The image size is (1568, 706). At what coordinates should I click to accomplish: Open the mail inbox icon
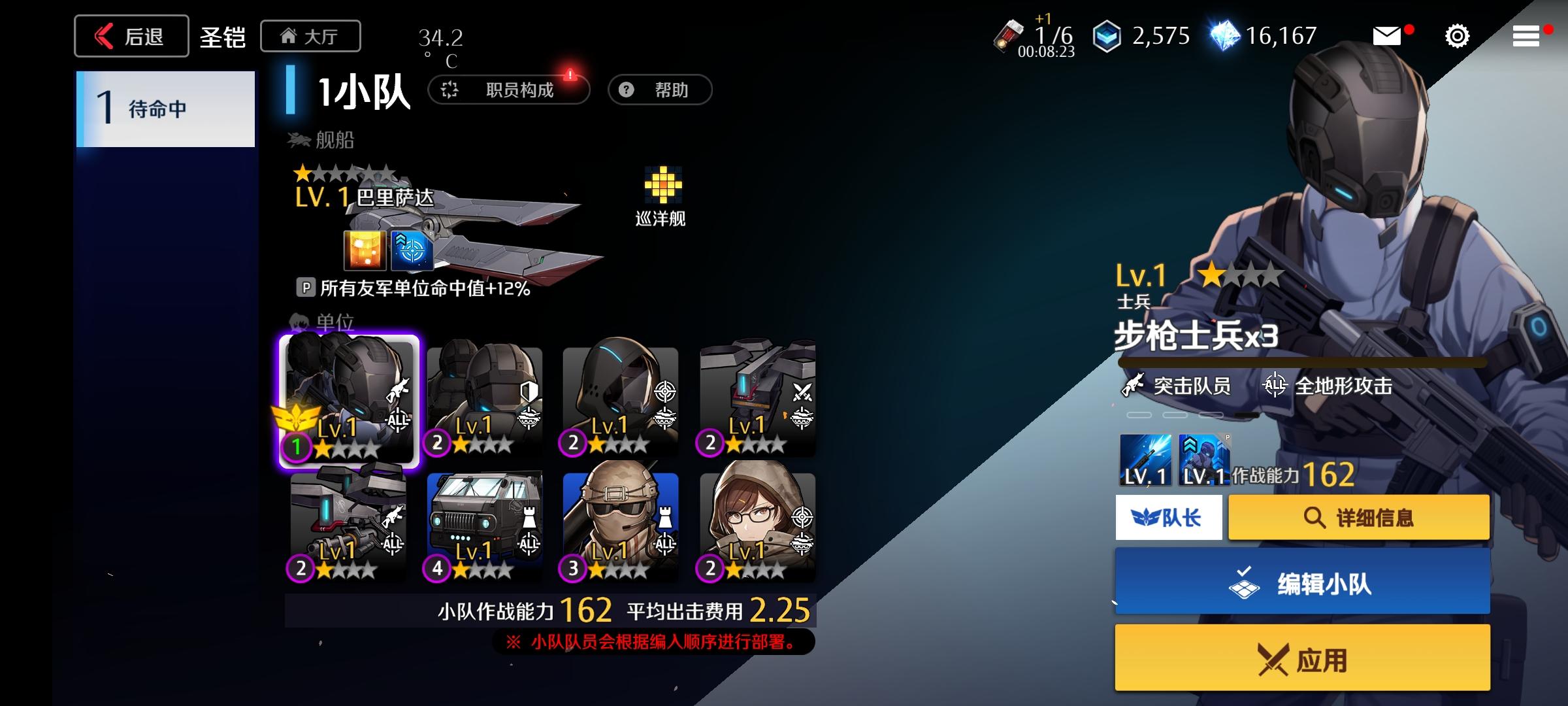point(1386,37)
